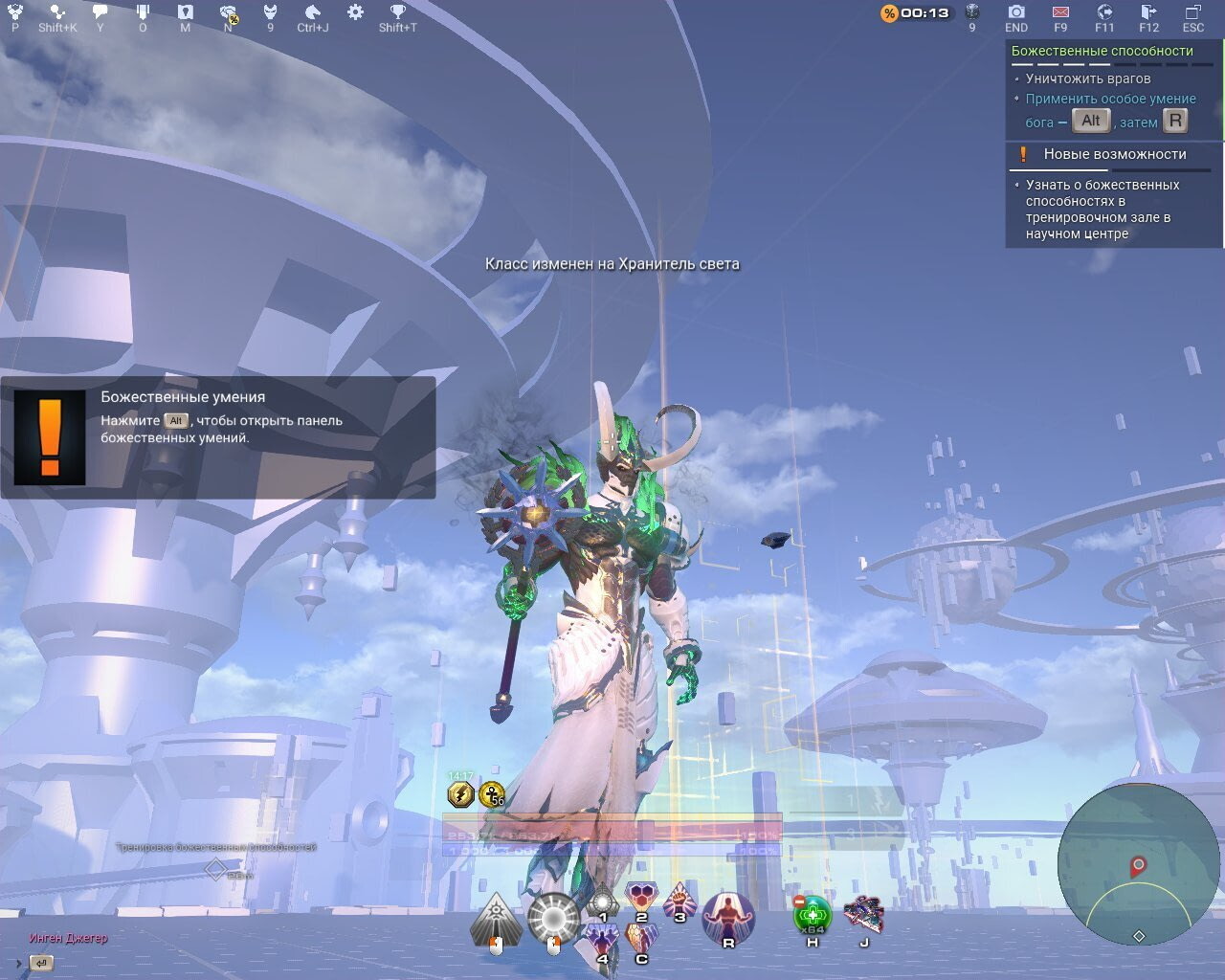This screenshot has width=1225, height=980.
Task: Open the map icon labeled M
Action: click(185, 13)
